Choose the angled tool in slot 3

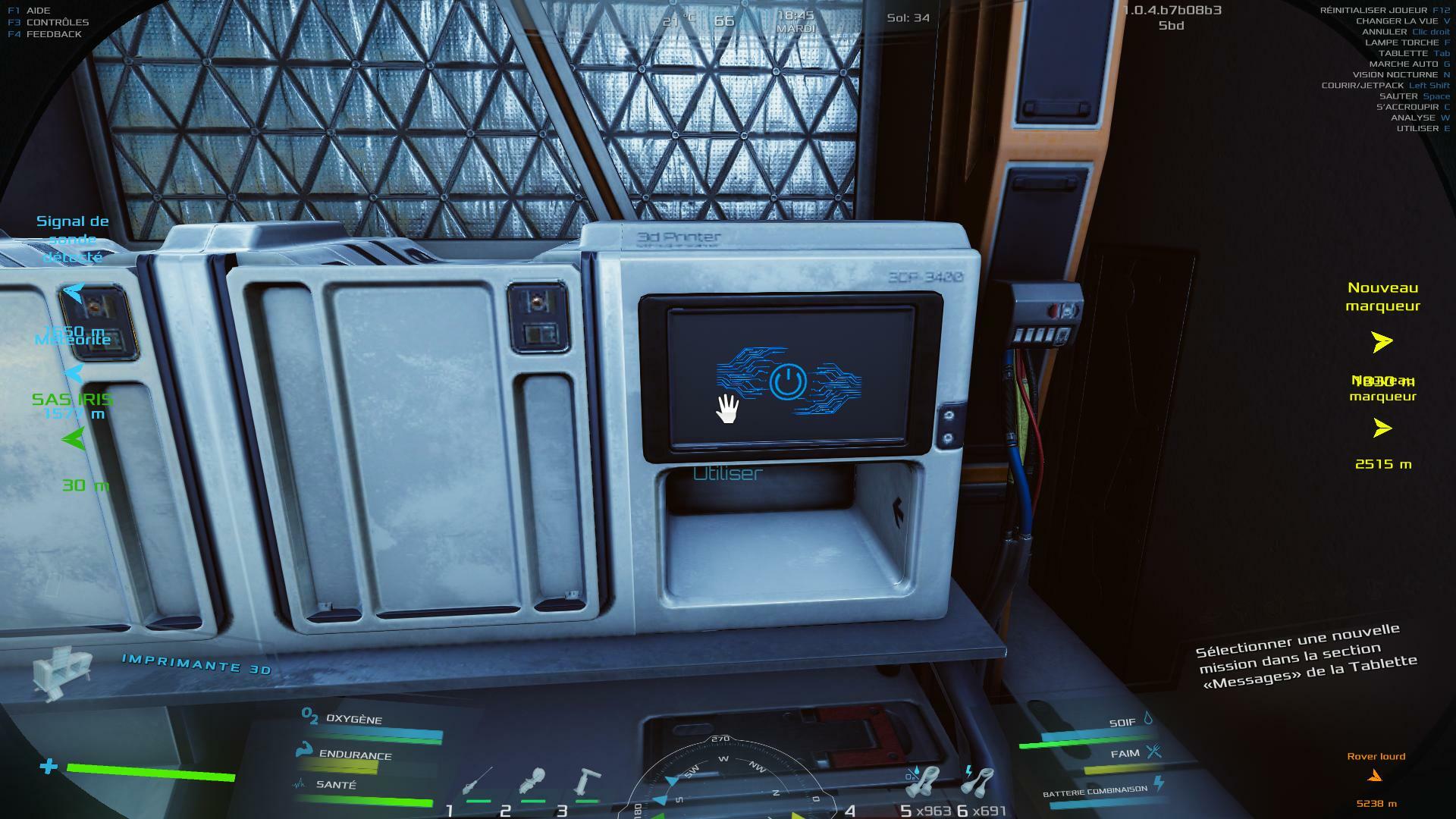[x=587, y=781]
